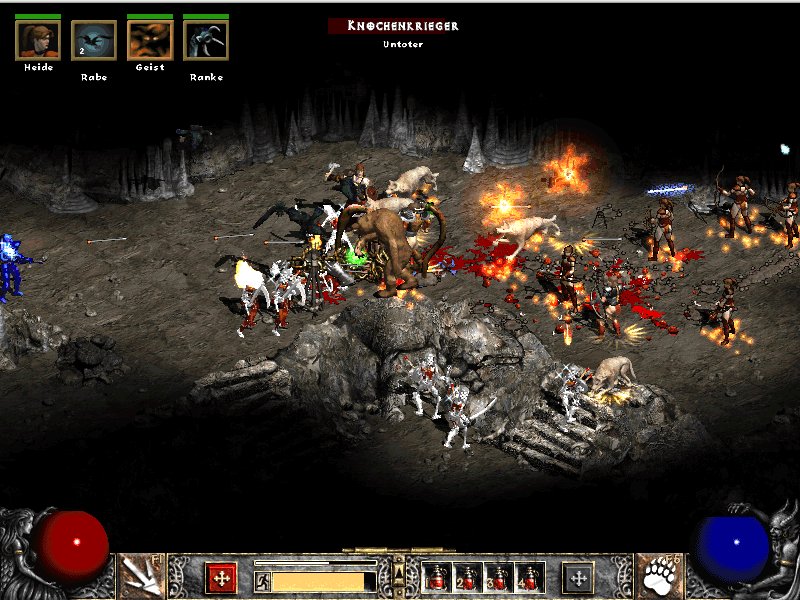Screen dimensions: 800x600
Task: Toggle the run/walk running-figure button
Action: (x=262, y=581)
